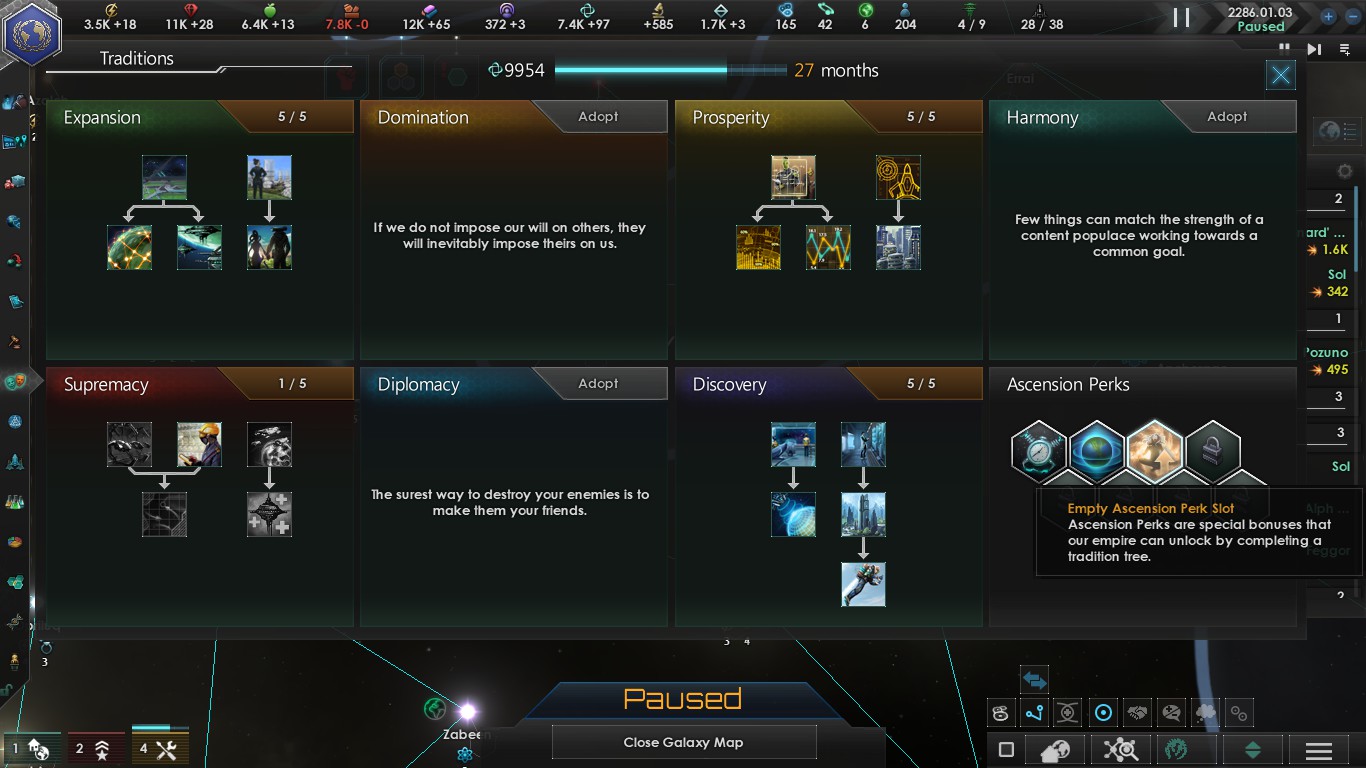Adopt the Domination tradition tree
The image size is (1366, 768).
pyautogui.click(x=598, y=117)
